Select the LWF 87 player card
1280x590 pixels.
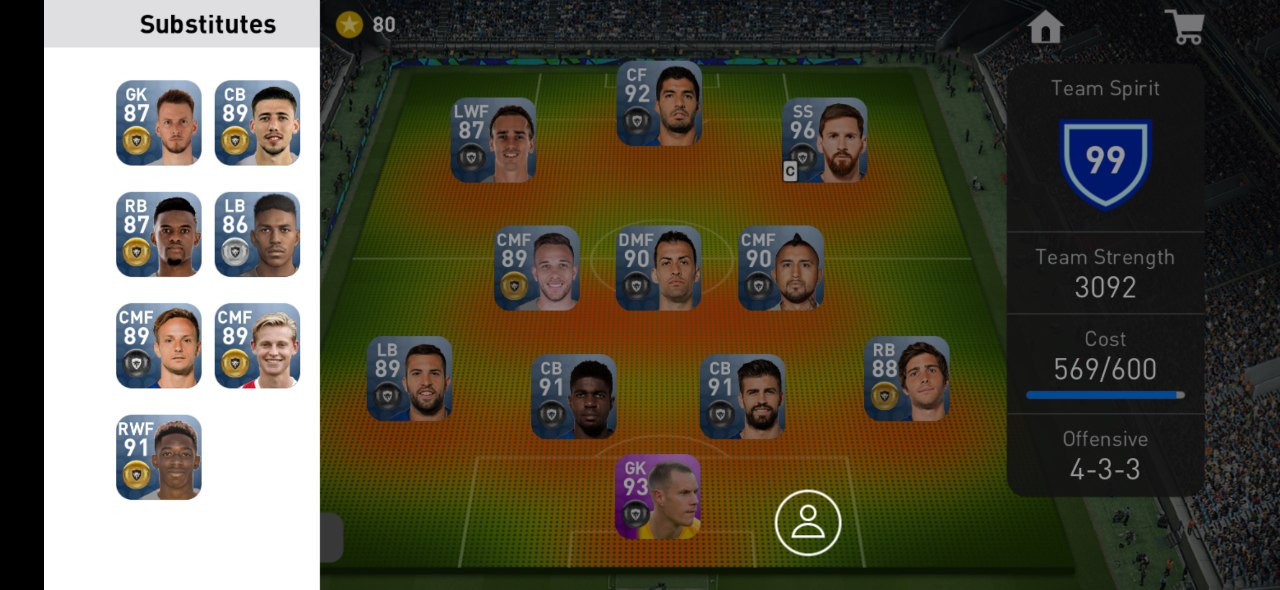(x=493, y=140)
